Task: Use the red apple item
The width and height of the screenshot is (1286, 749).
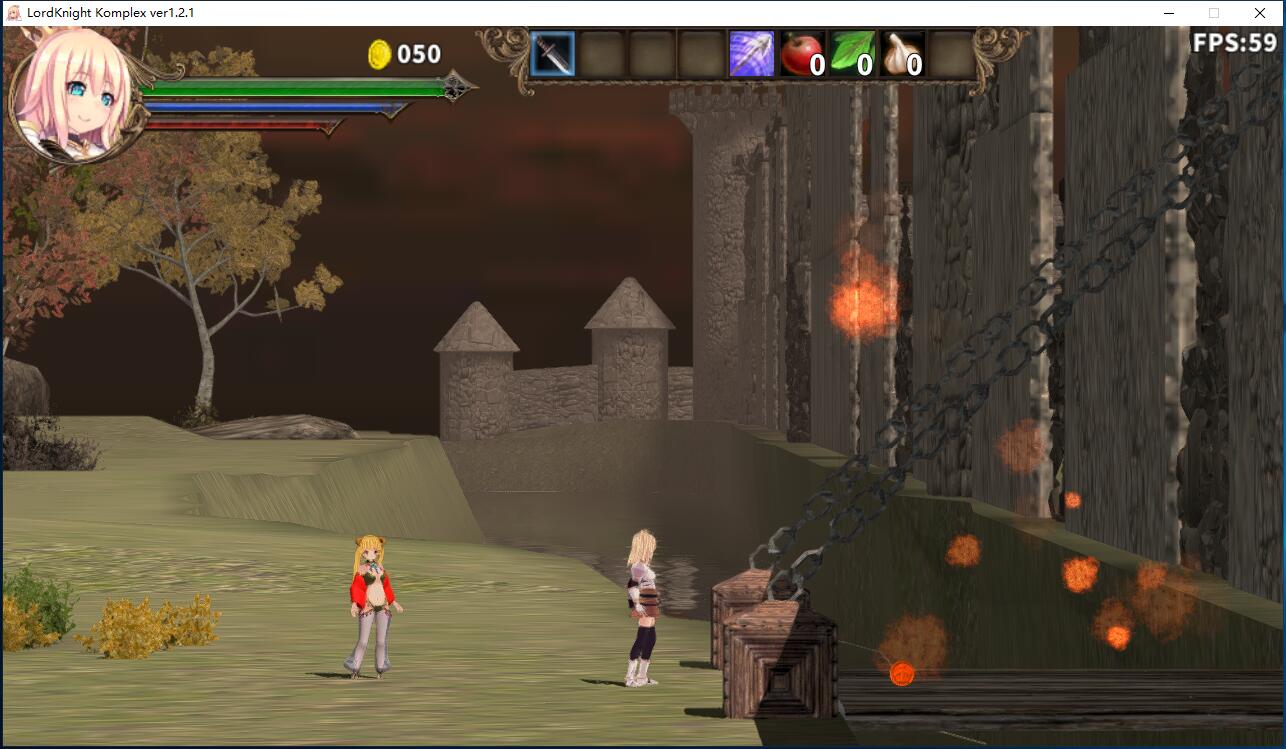Action: pos(802,54)
